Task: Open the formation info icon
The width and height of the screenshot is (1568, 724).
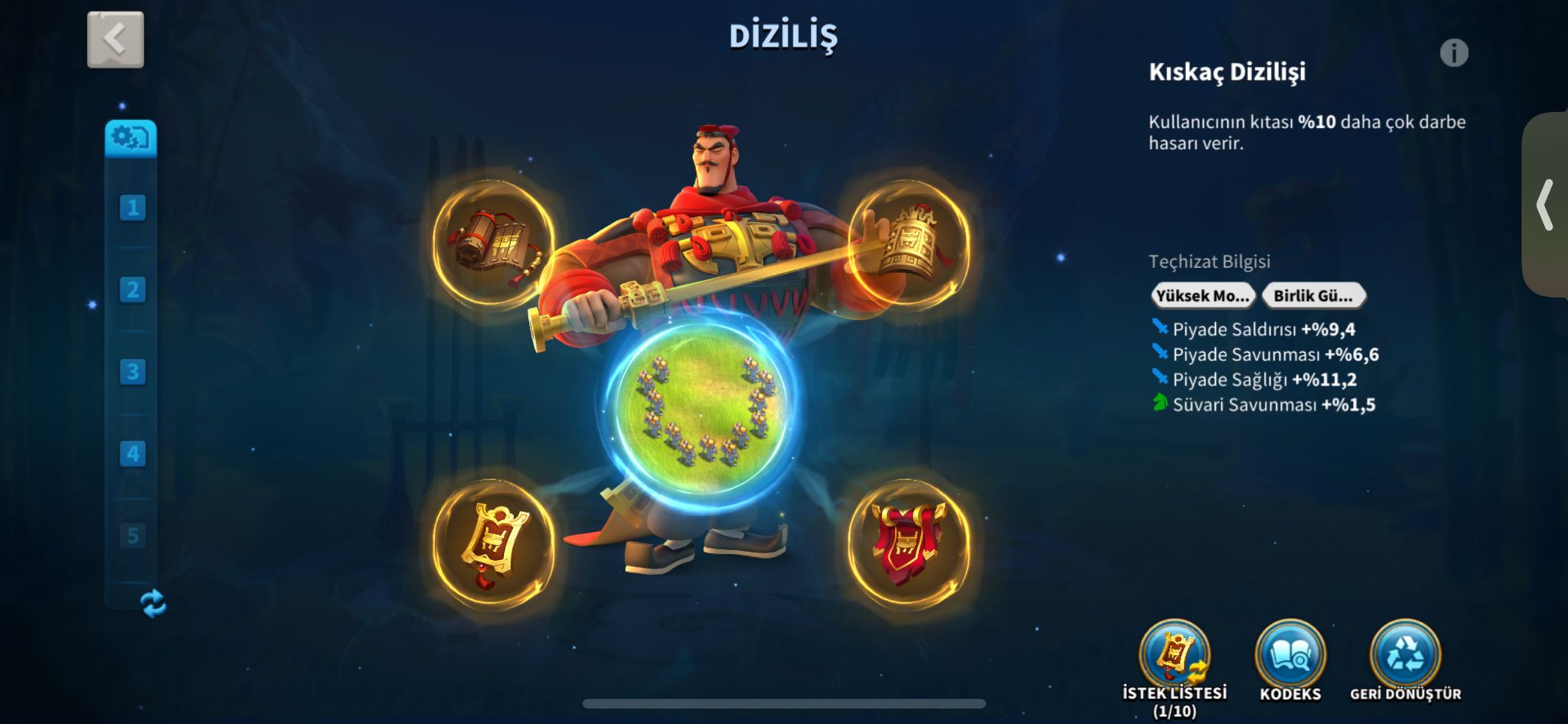Action: (x=1454, y=53)
